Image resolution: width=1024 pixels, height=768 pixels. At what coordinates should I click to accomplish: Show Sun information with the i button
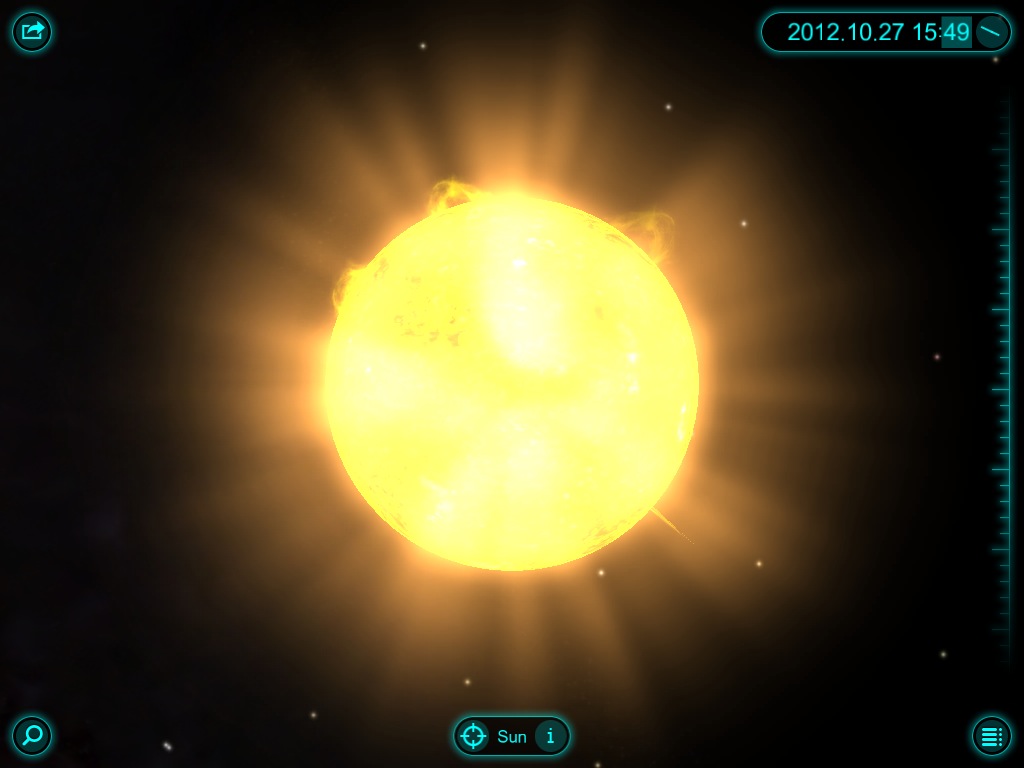(549, 737)
